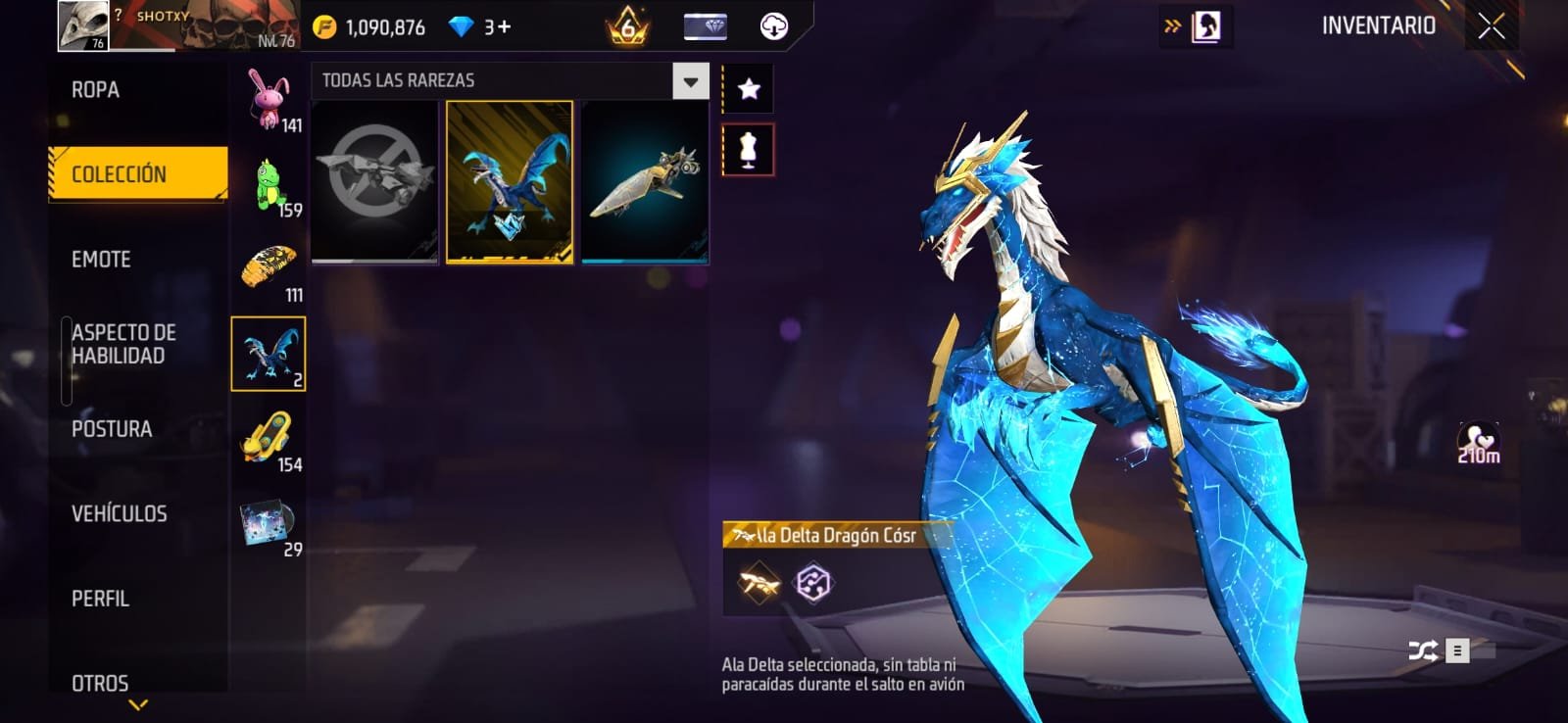Viewport: 1568px width, 723px height.
Task: Open the Postura category
Action: tap(112, 429)
